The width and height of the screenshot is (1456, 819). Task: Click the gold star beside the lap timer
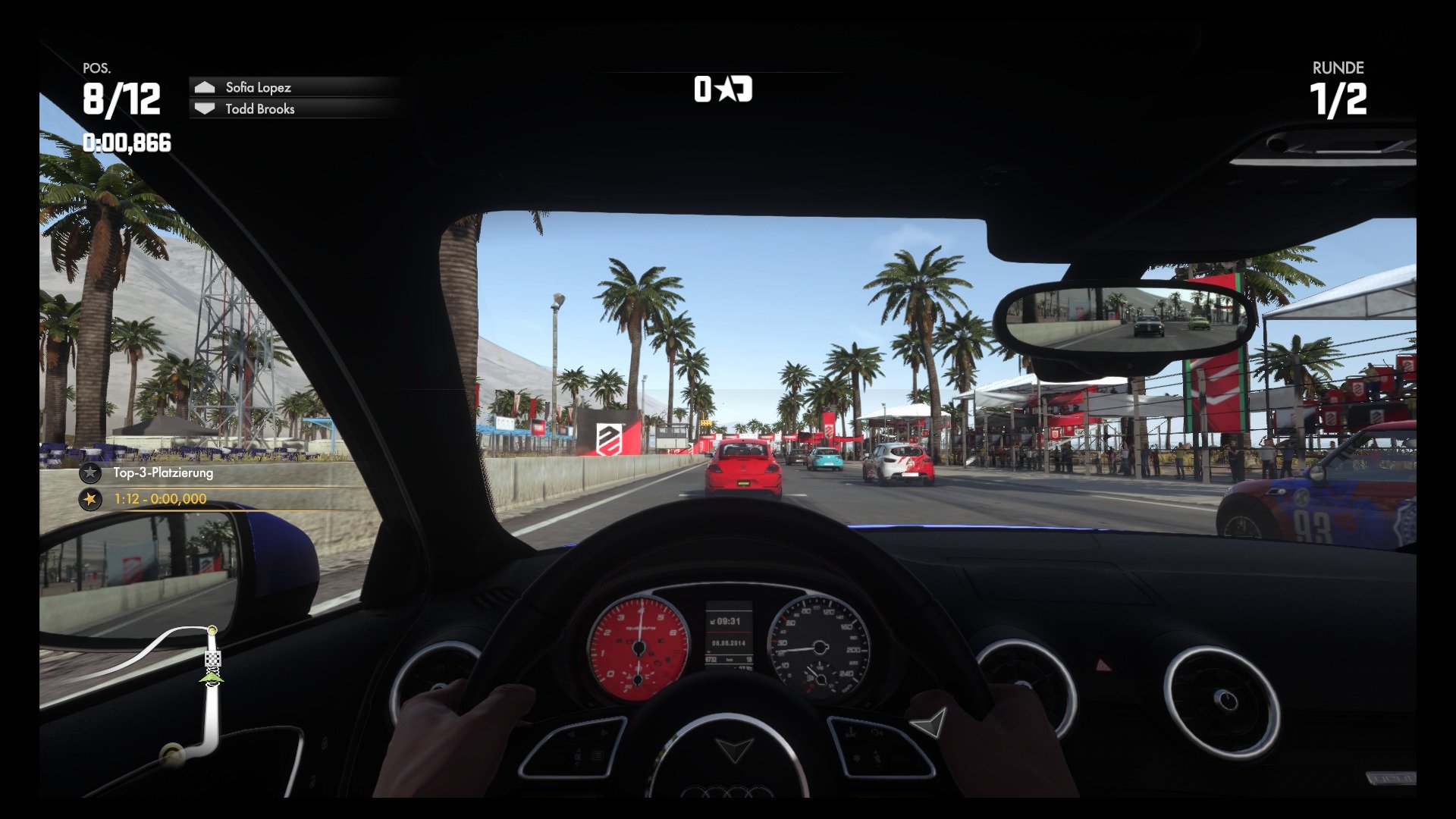91,499
